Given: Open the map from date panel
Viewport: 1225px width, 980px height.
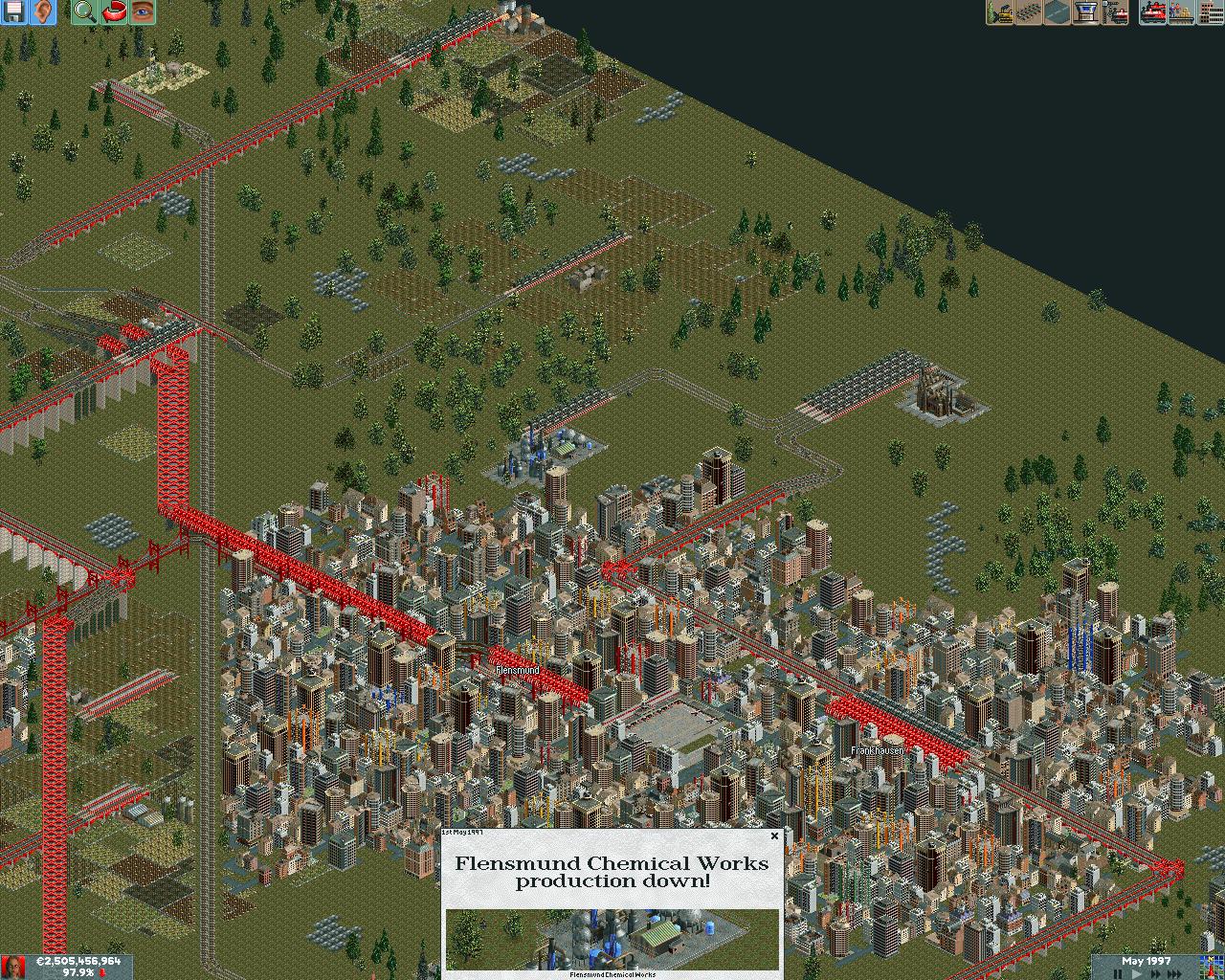Looking at the screenshot, I should pos(1210,966).
